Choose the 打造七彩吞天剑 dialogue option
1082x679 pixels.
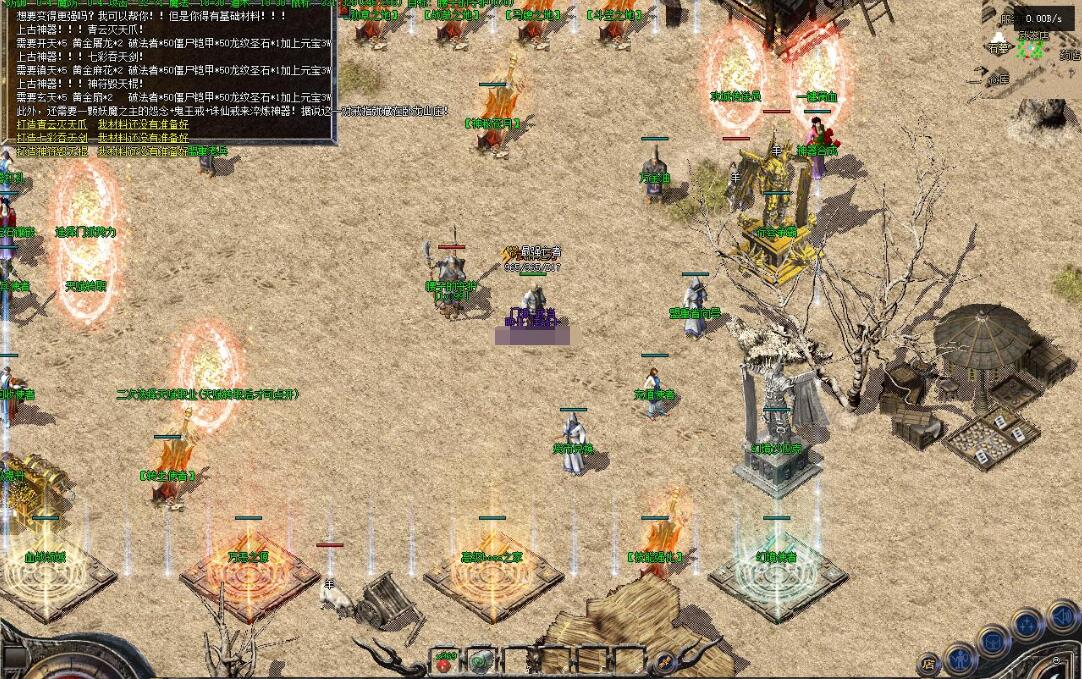53,137
